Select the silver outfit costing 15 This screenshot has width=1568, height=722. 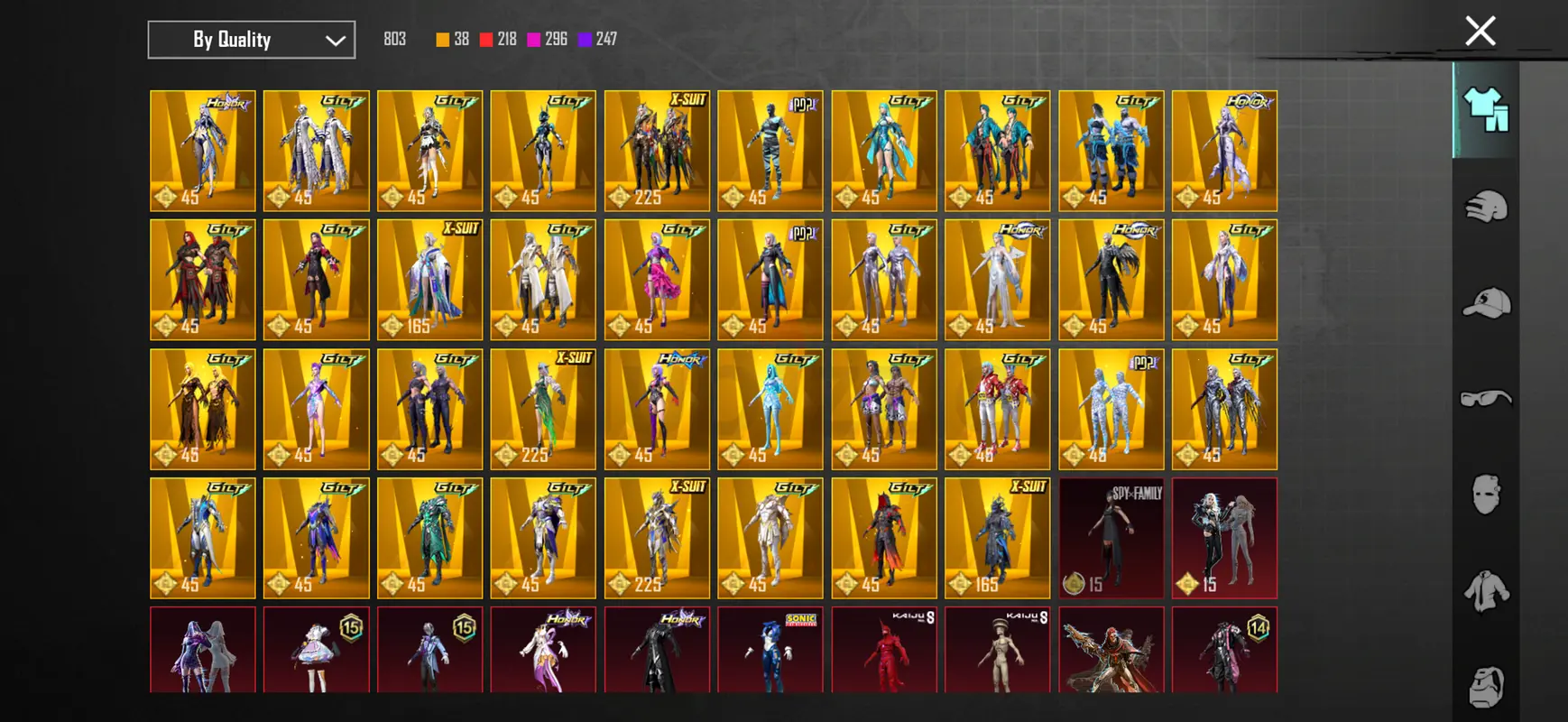pos(1224,538)
